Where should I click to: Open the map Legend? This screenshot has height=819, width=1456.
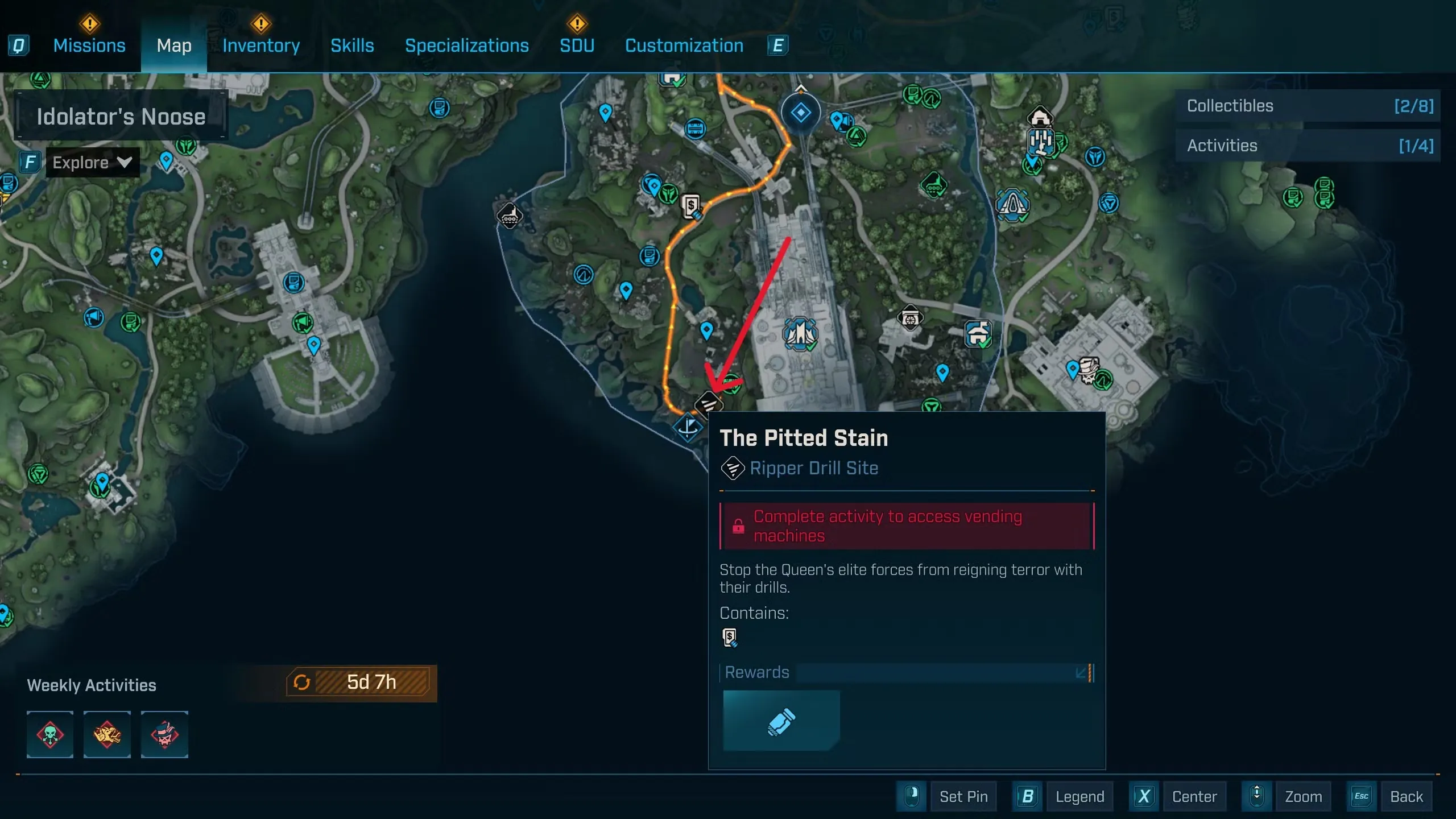pyautogui.click(x=1079, y=796)
